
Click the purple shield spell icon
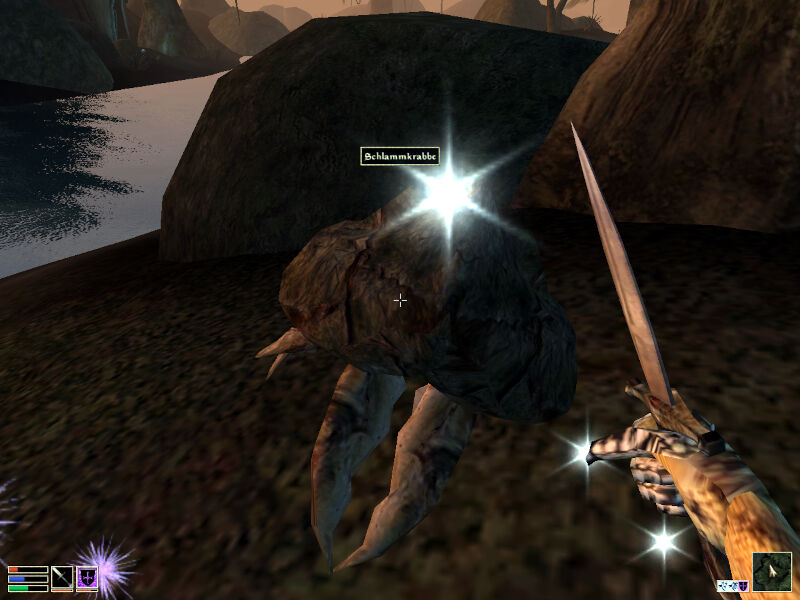(87, 578)
